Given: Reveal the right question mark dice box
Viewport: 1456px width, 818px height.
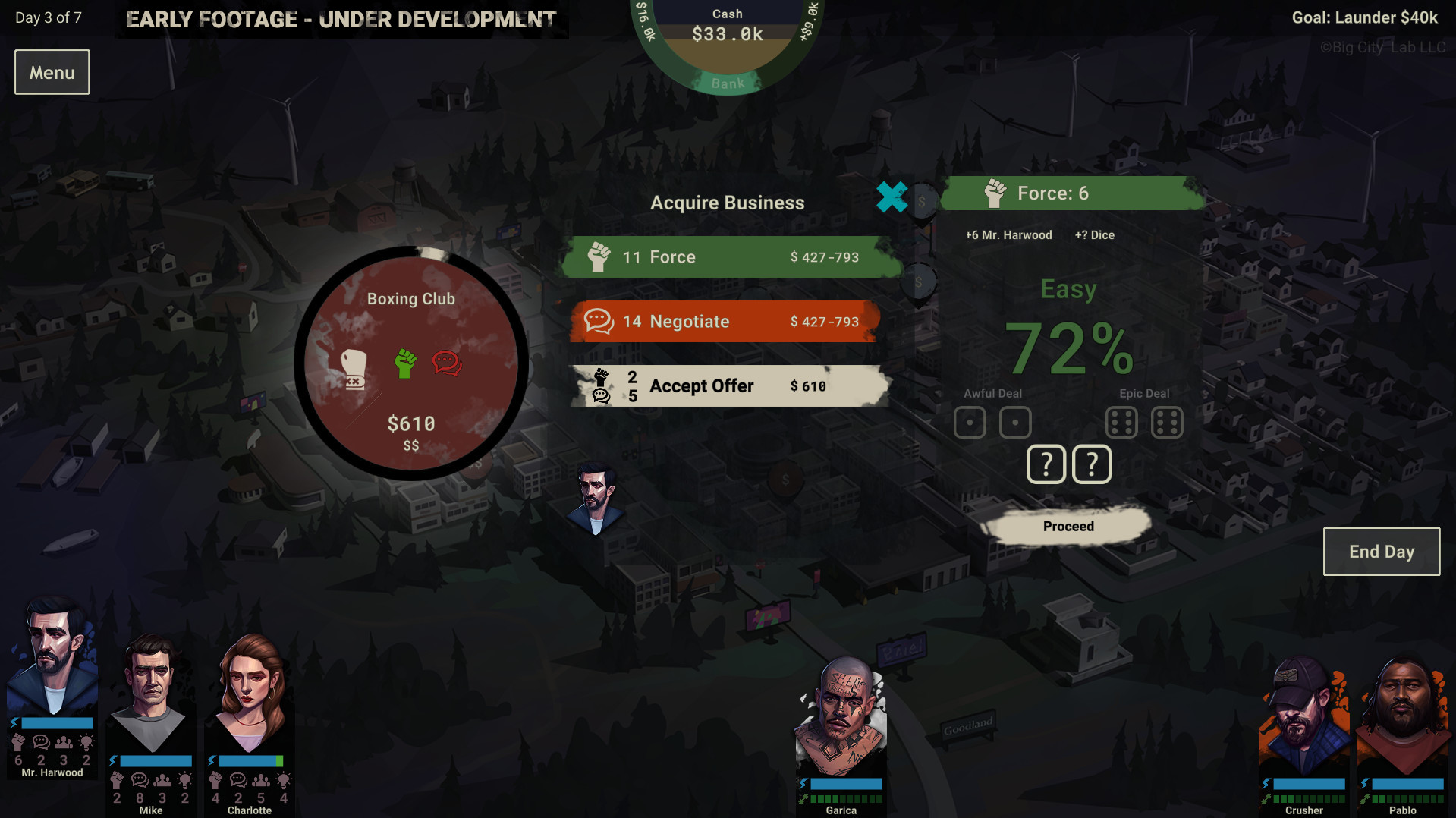Looking at the screenshot, I should (1092, 464).
